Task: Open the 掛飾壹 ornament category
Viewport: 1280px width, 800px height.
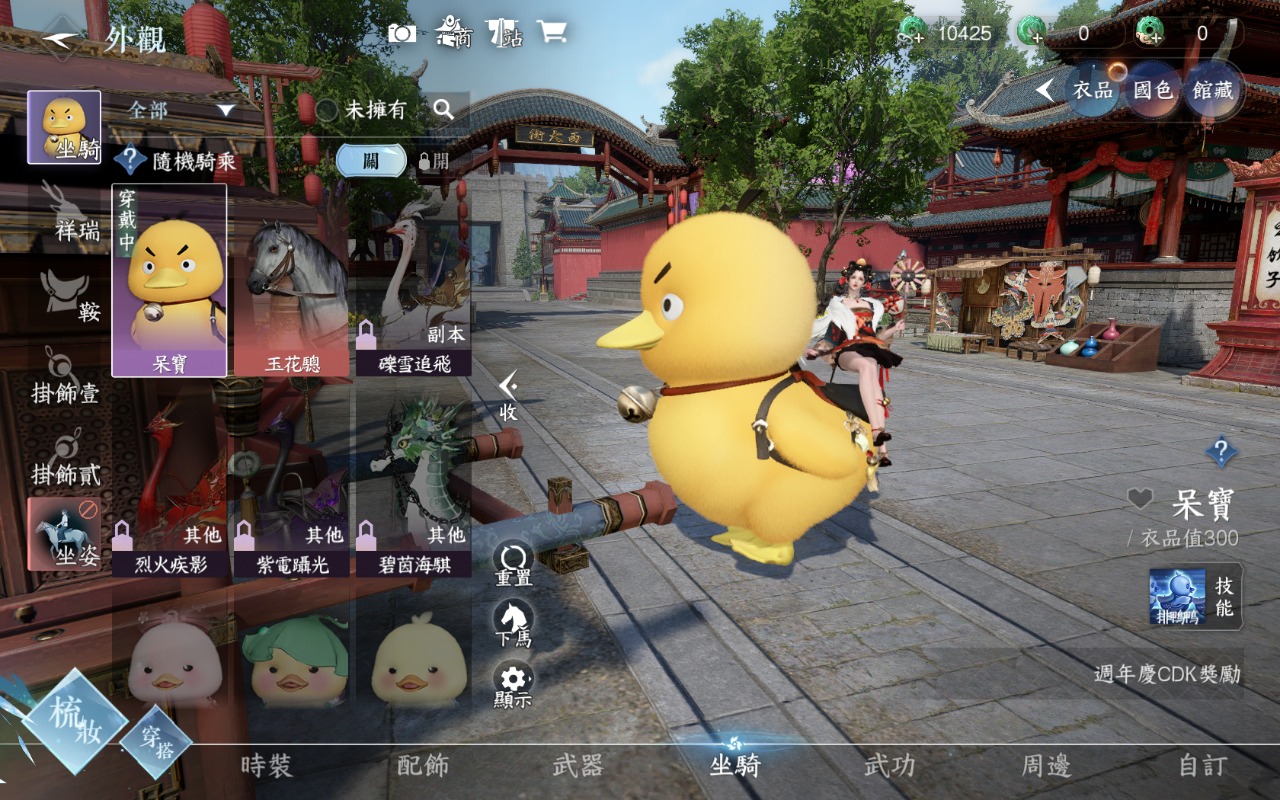Action: [x=66, y=377]
